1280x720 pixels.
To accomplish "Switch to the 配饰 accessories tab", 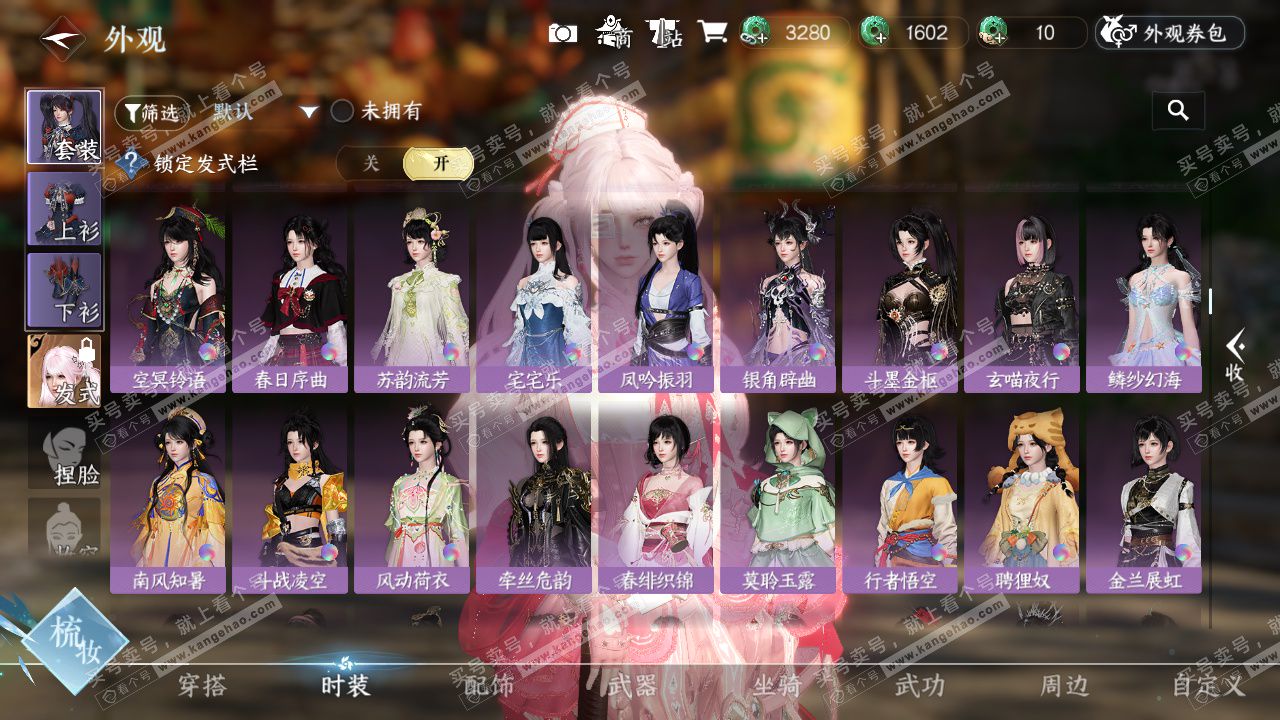I will [489, 685].
